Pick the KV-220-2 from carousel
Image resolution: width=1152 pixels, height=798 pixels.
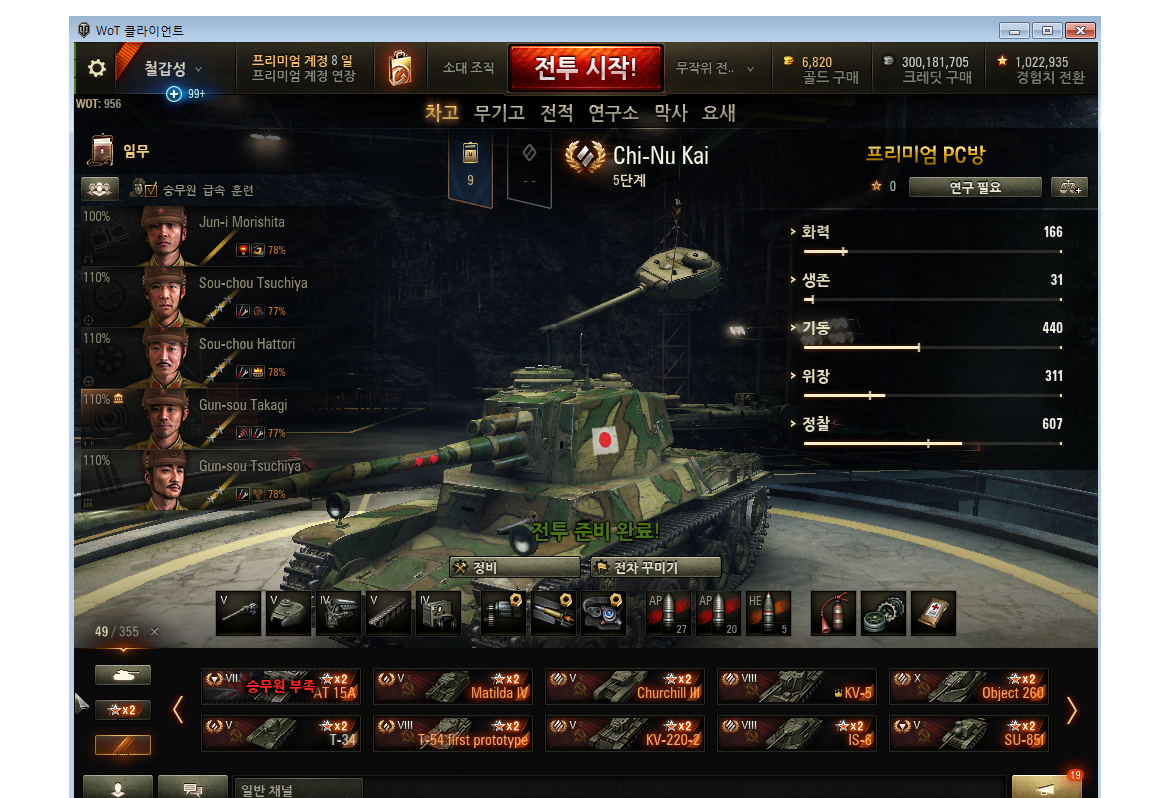625,733
